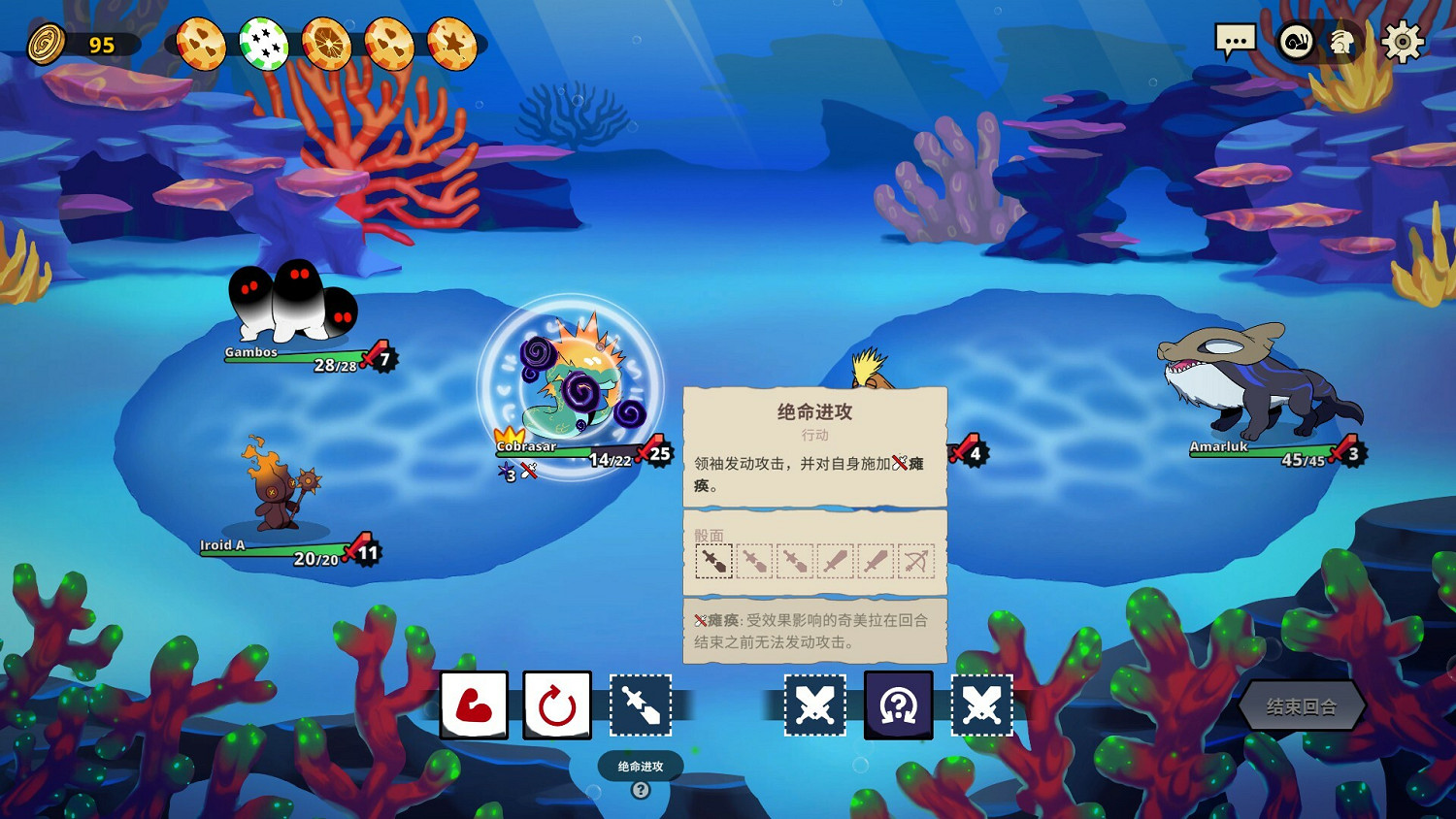Click the red muscle strength action icon
This screenshot has width=1456, height=819.
[x=474, y=705]
